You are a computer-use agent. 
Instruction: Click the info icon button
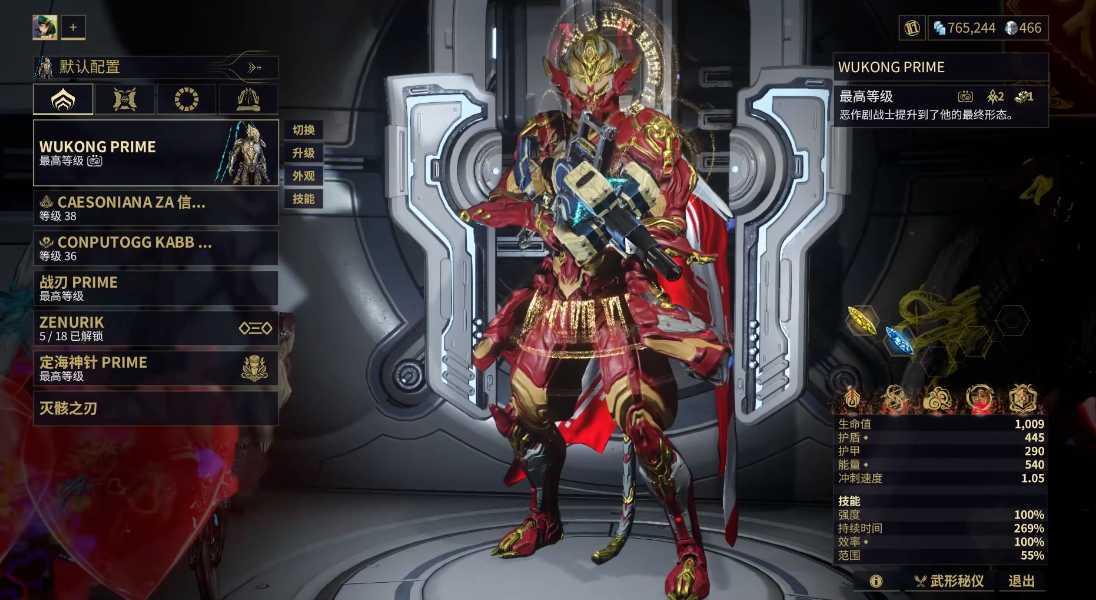(876, 581)
